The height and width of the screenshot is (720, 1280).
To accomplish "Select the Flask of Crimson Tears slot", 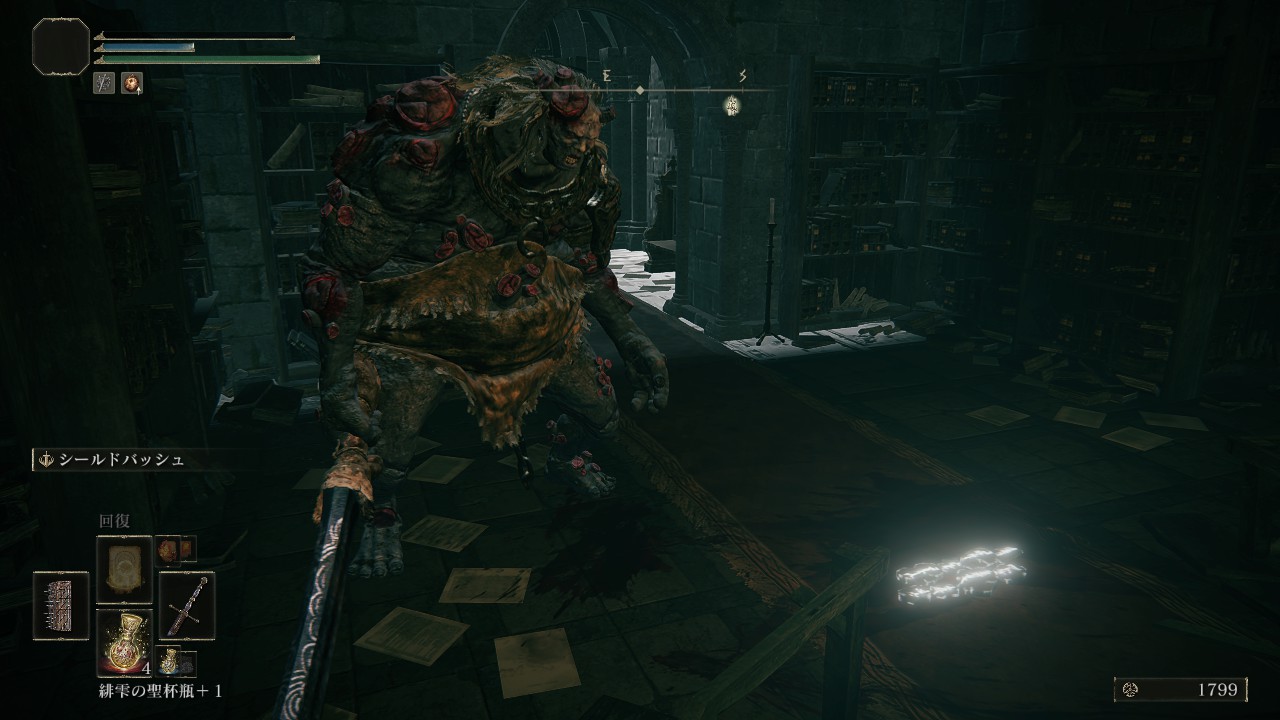I will point(124,642).
